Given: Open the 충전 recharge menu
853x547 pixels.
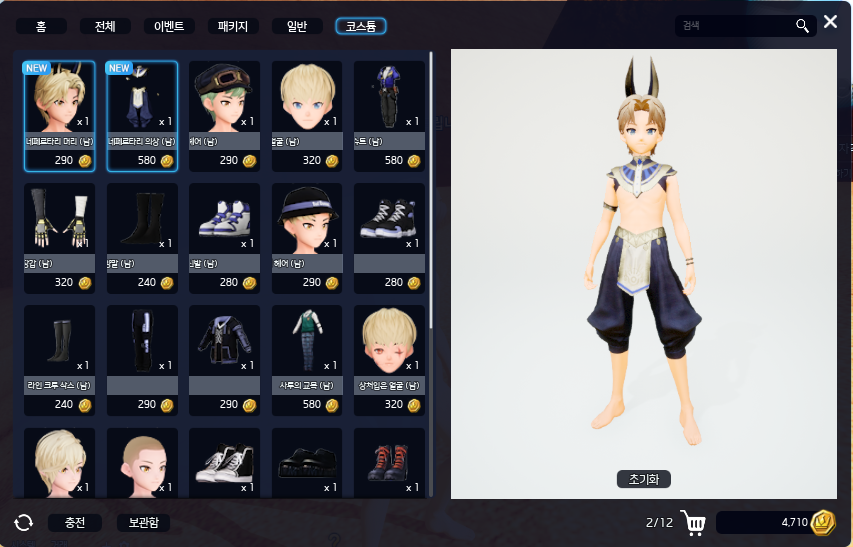Looking at the screenshot, I should coord(74,522).
